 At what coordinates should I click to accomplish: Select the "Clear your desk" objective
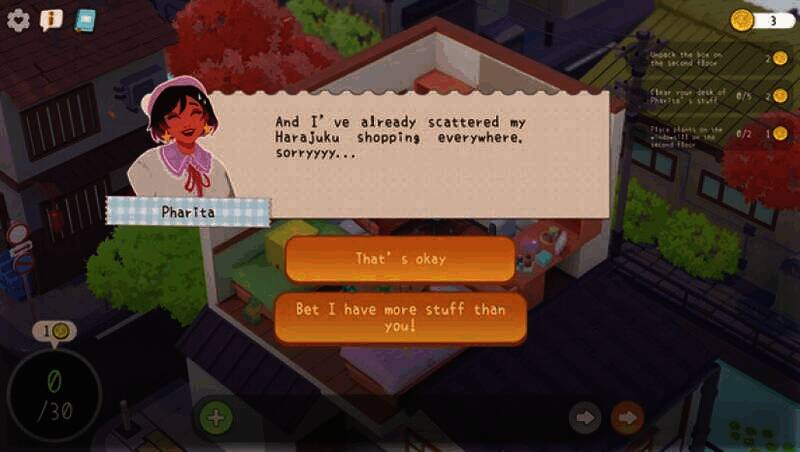point(690,95)
